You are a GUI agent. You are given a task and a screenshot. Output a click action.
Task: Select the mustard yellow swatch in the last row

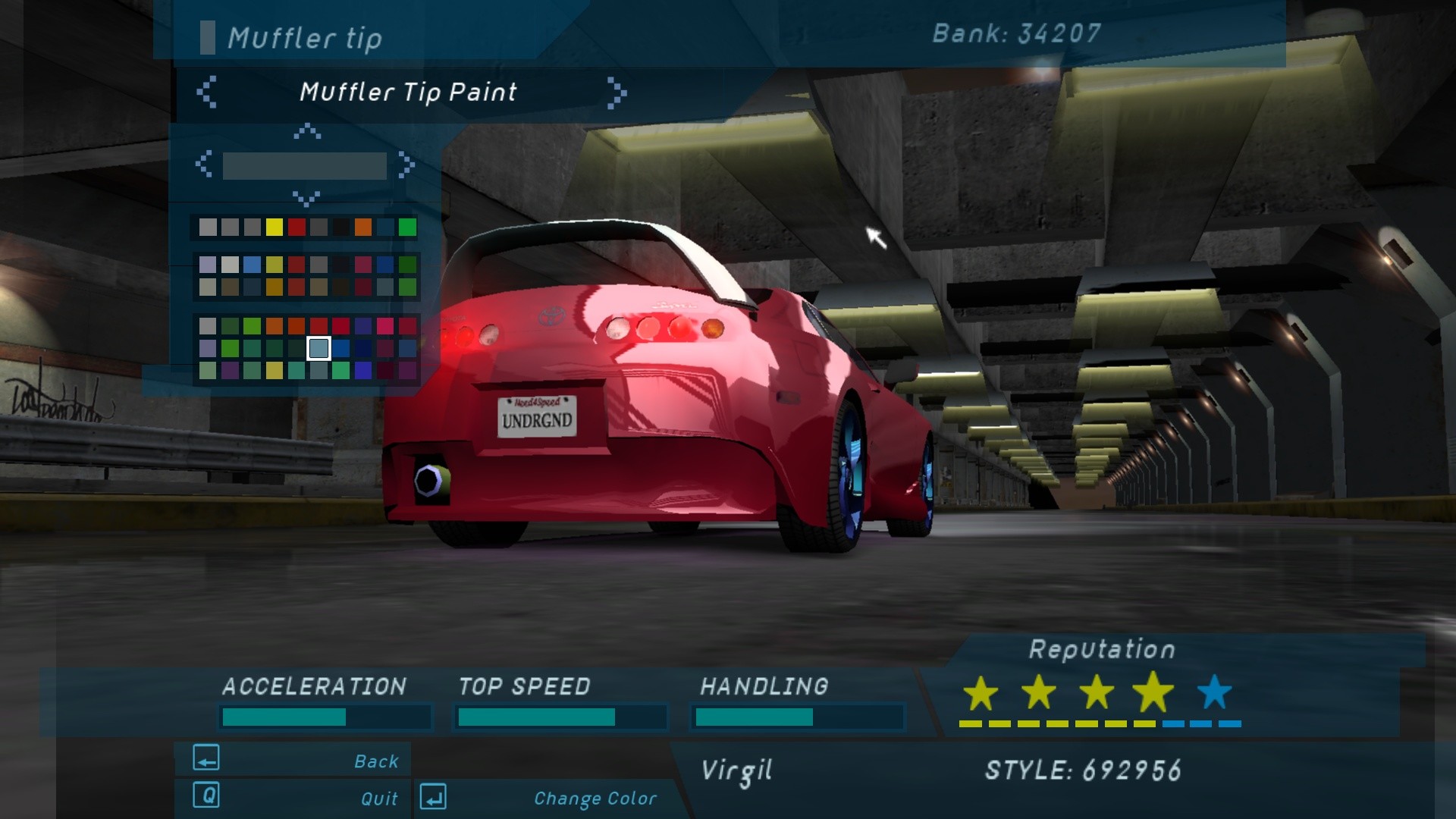[x=275, y=370]
